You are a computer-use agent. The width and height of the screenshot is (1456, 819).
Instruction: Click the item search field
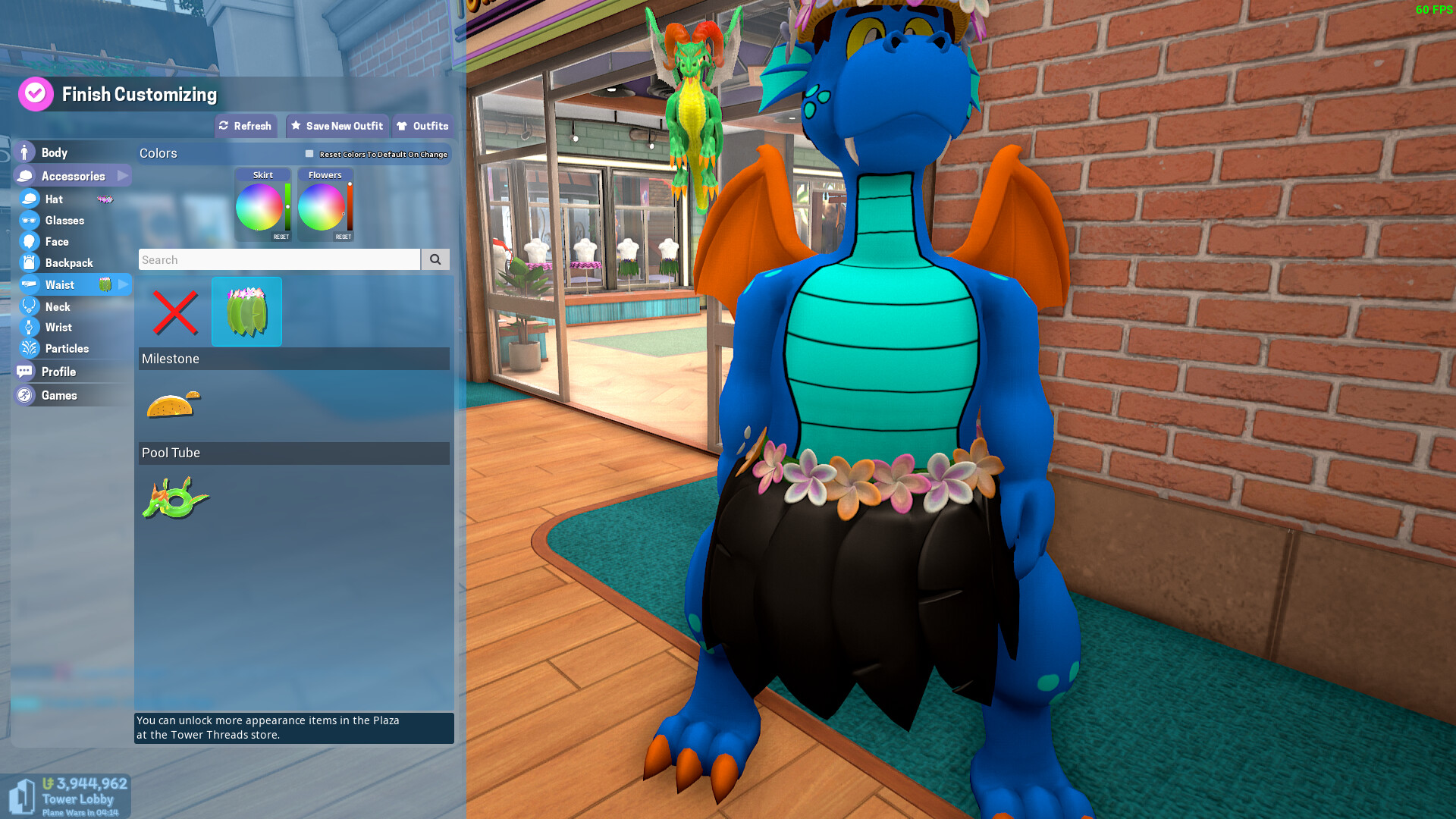(279, 259)
